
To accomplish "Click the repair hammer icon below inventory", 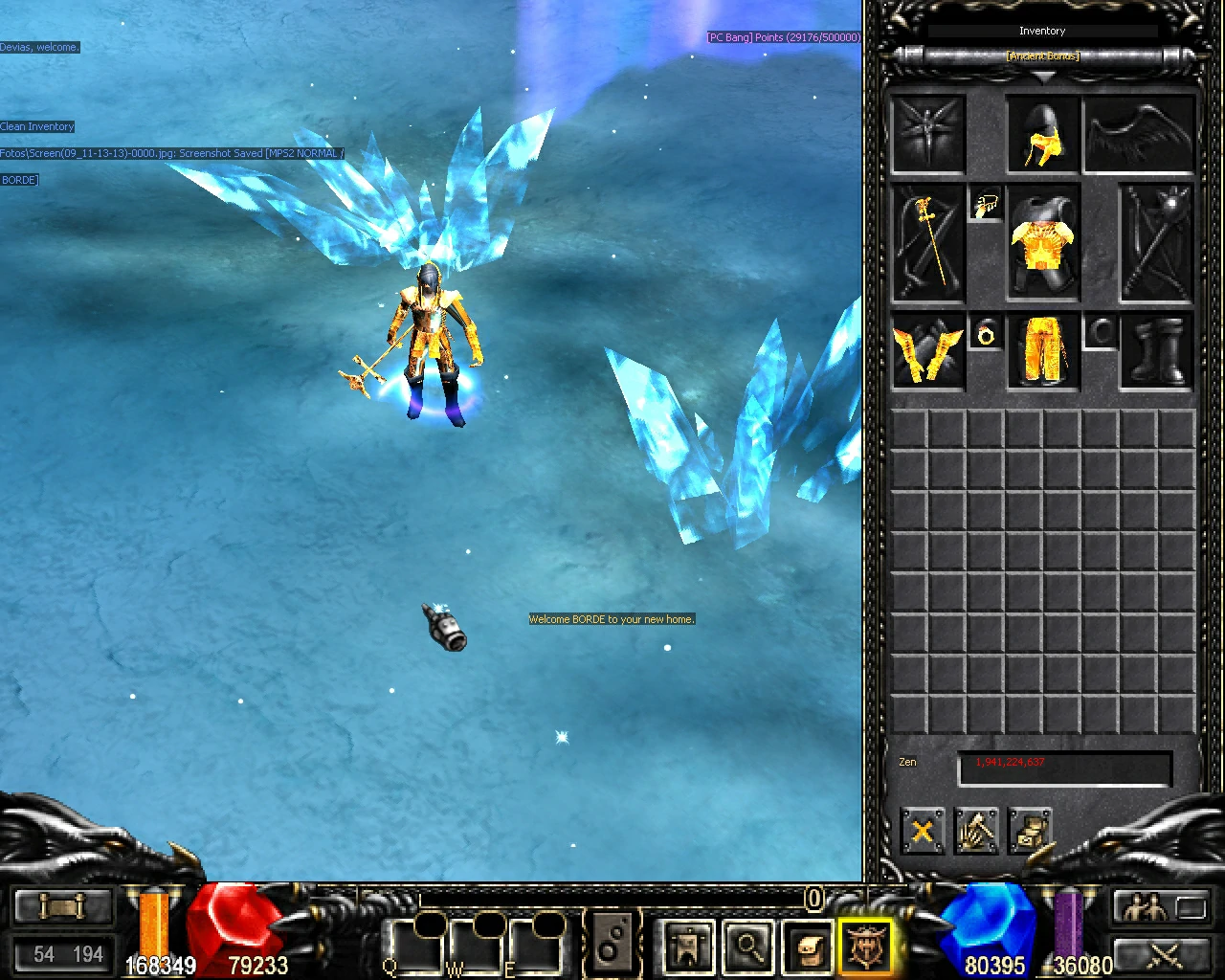I will tap(976, 831).
